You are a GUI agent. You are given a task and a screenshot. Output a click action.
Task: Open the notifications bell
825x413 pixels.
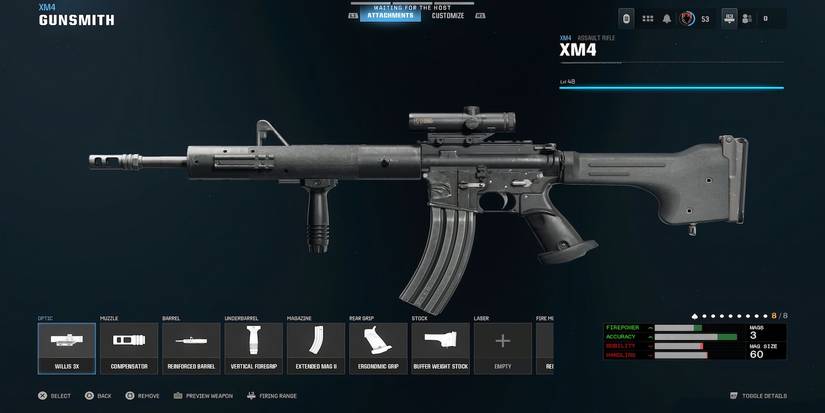tap(667, 19)
